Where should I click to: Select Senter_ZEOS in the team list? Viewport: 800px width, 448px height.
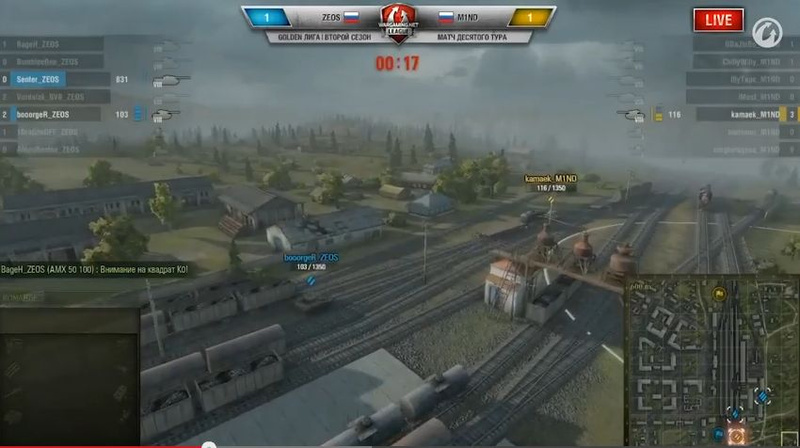[x=40, y=79]
